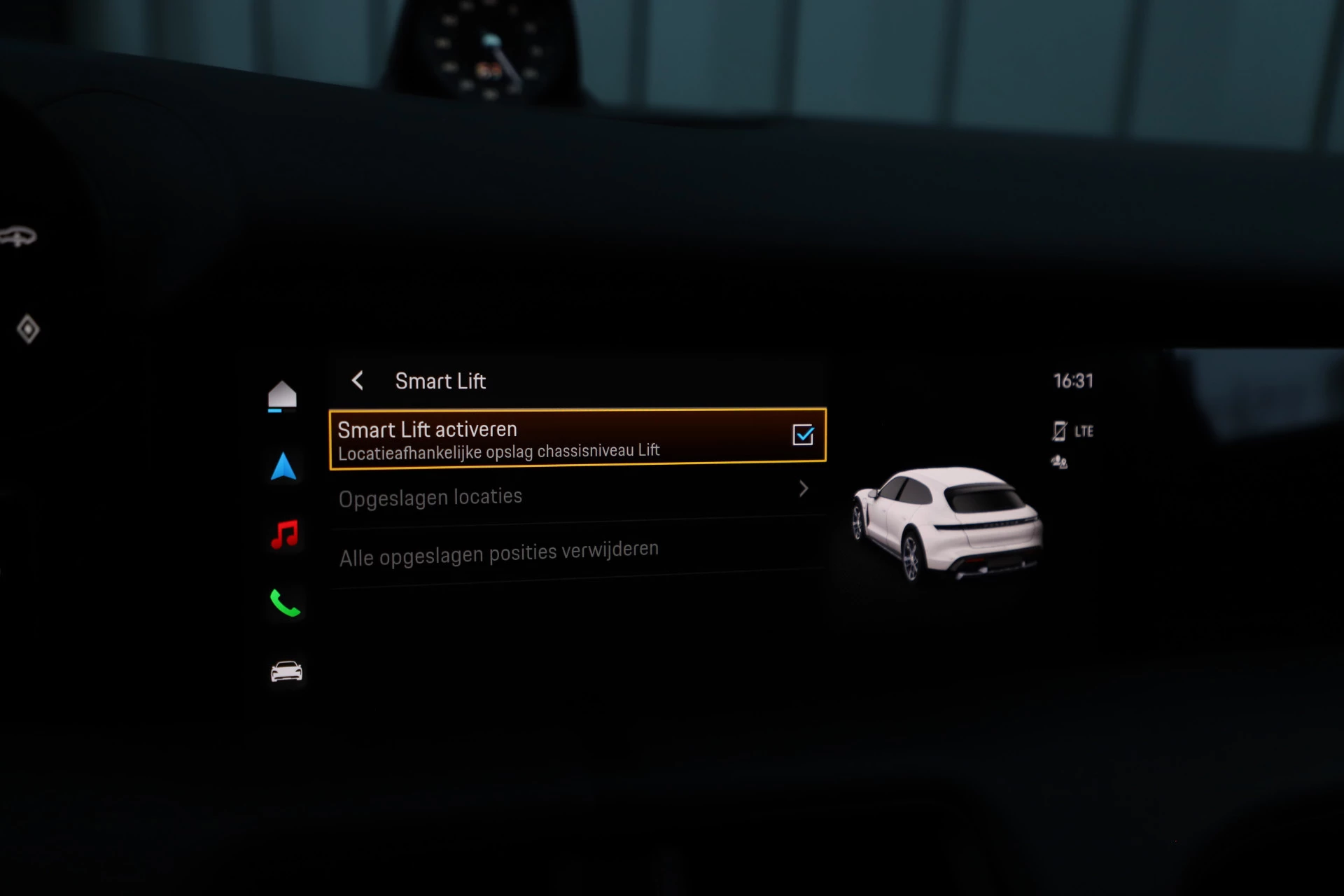
Task: Tap the Smart Lift title heading
Action: point(440,381)
